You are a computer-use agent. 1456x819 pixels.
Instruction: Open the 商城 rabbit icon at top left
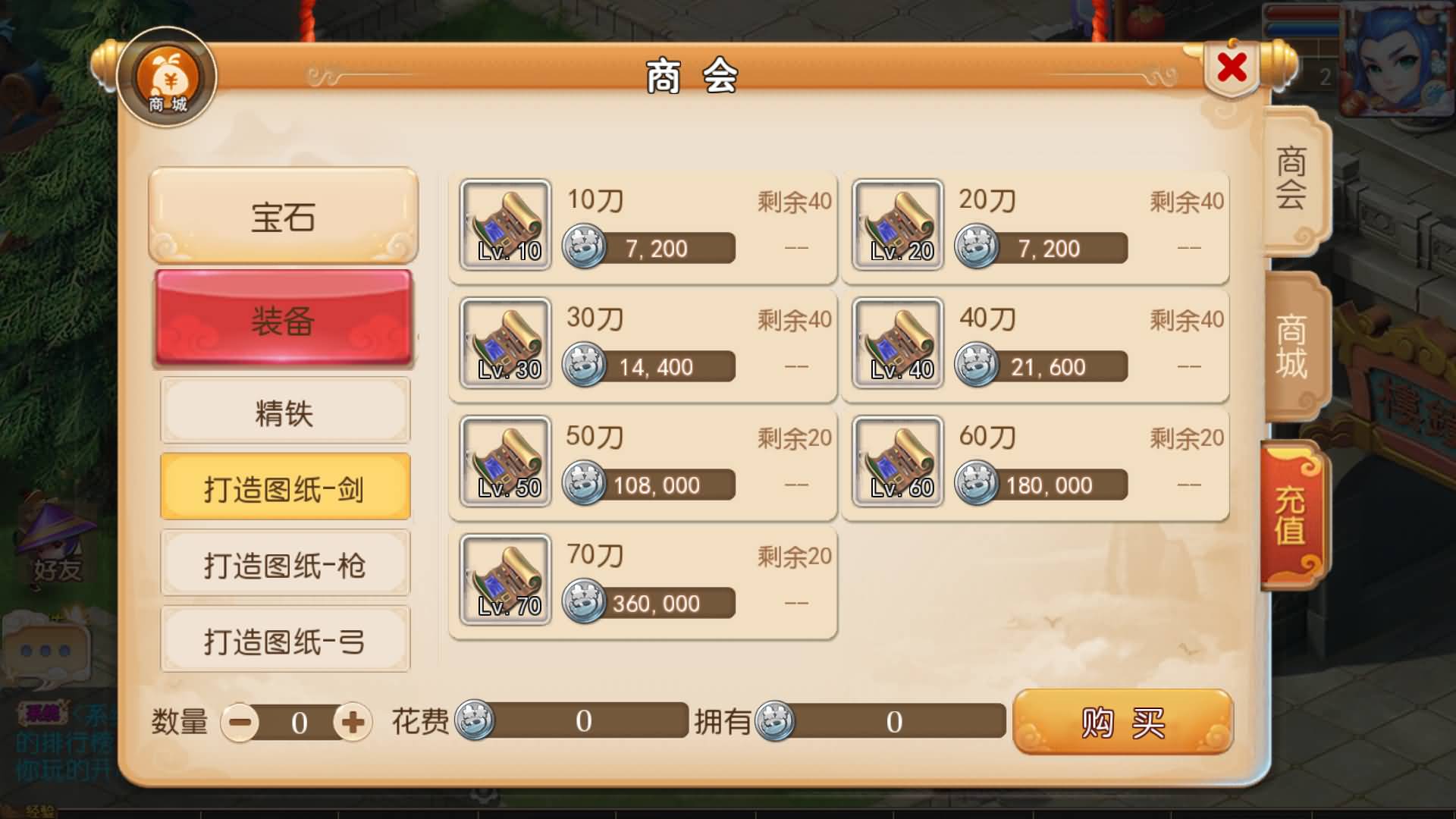(x=168, y=78)
